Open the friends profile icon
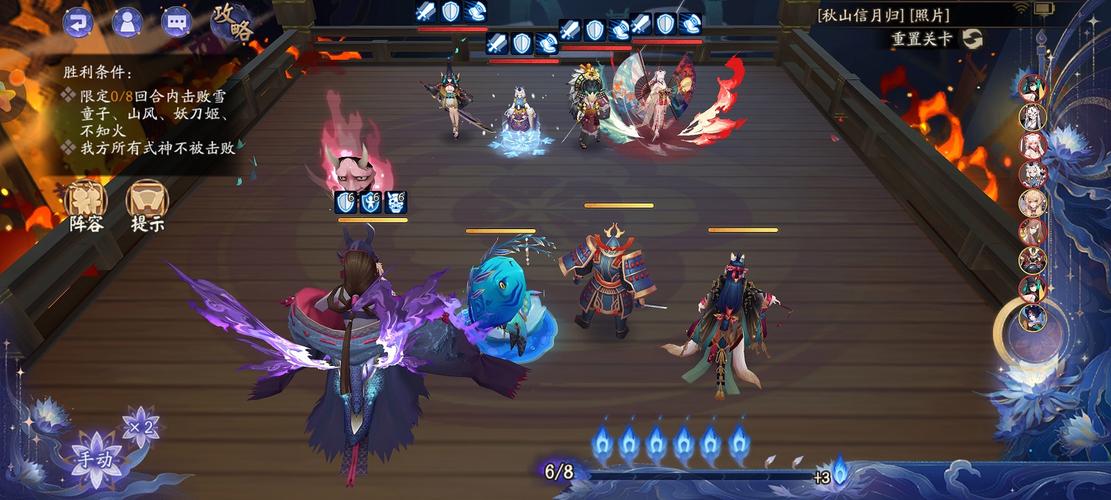Image resolution: width=1111 pixels, height=500 pixels. (x=127, y=21)
